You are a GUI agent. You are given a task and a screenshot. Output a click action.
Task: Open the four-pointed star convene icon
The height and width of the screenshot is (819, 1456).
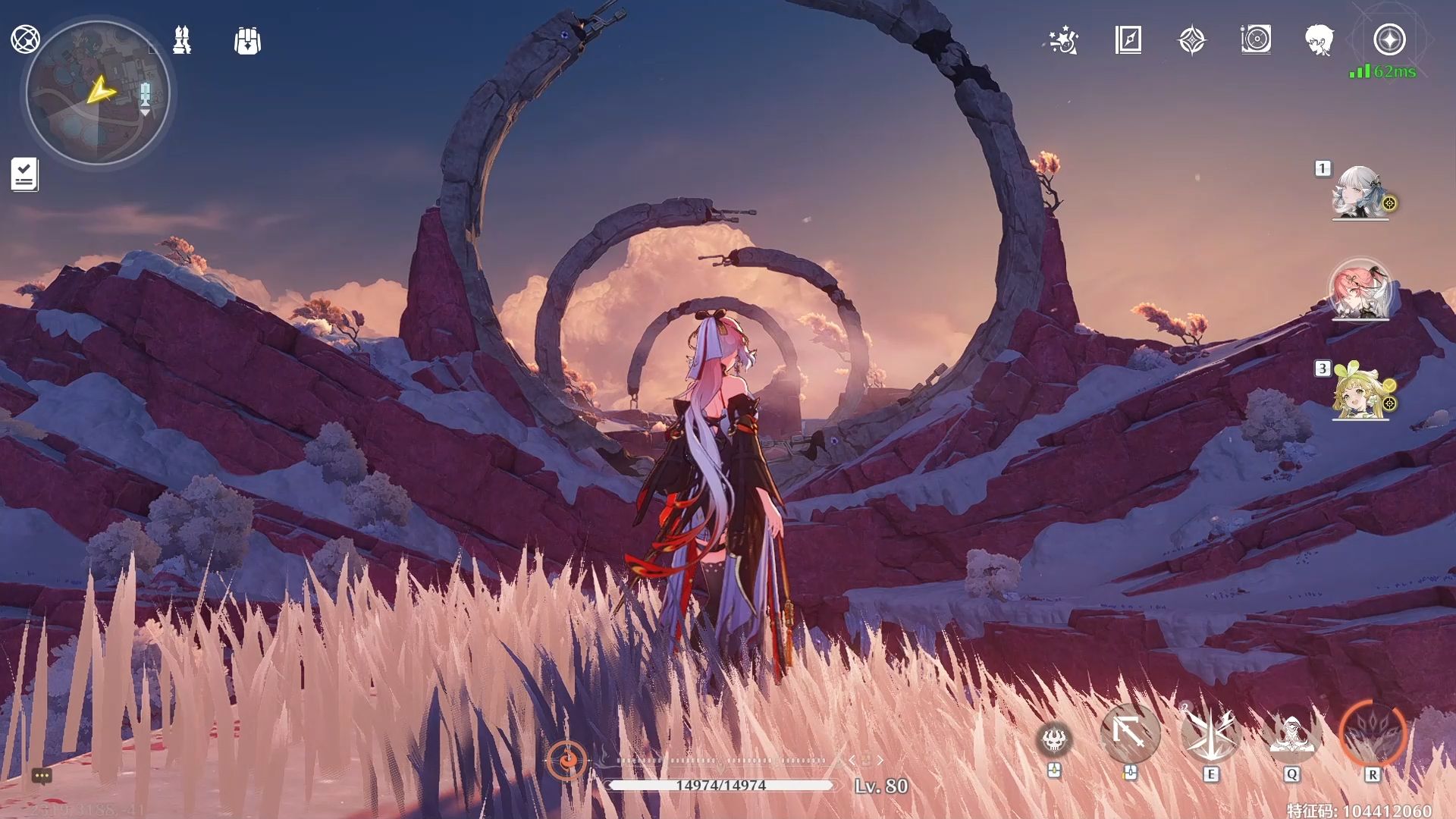[x=1192, y=40]
